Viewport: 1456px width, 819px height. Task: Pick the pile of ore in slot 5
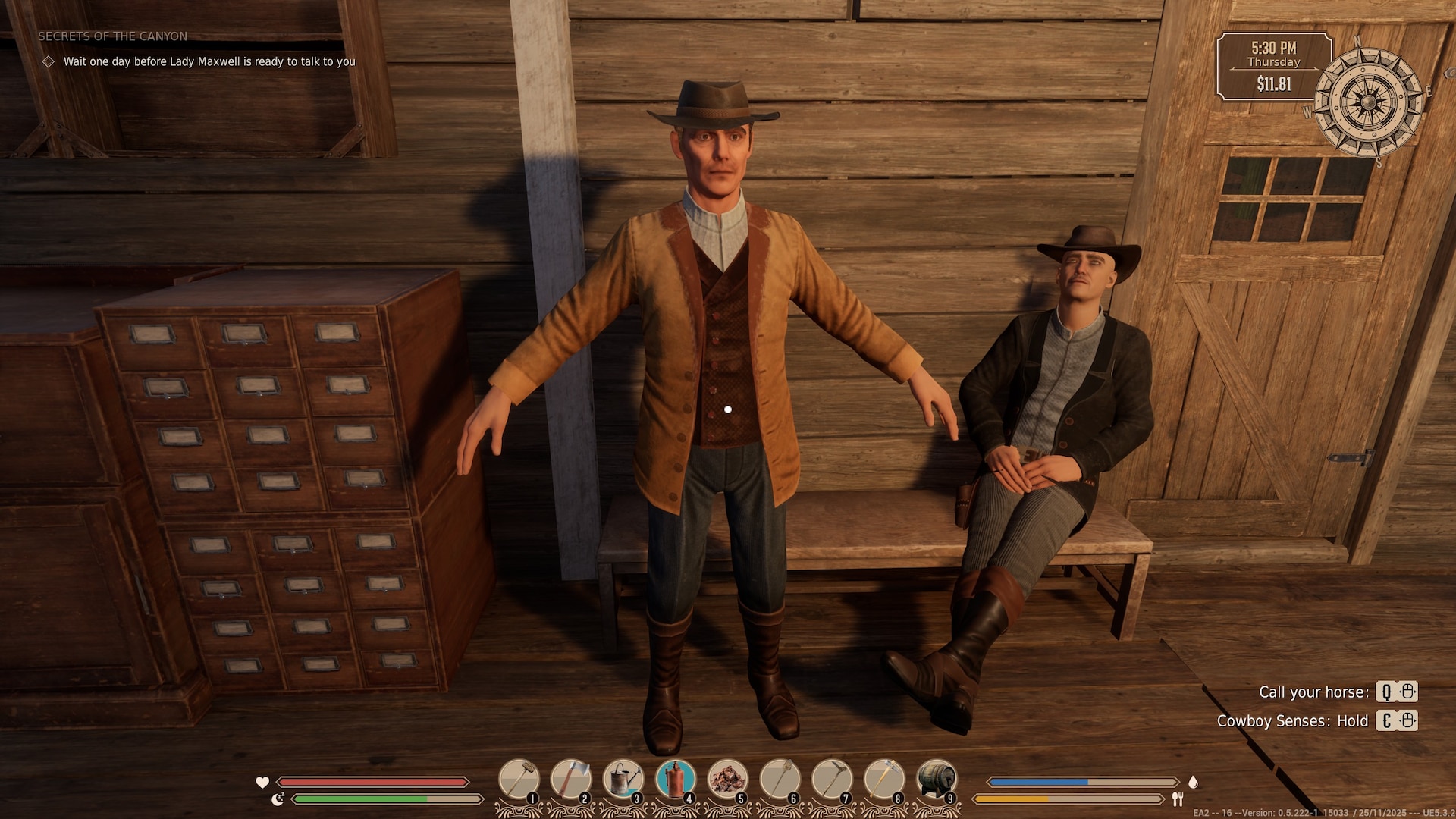click(x=728, y=779)
